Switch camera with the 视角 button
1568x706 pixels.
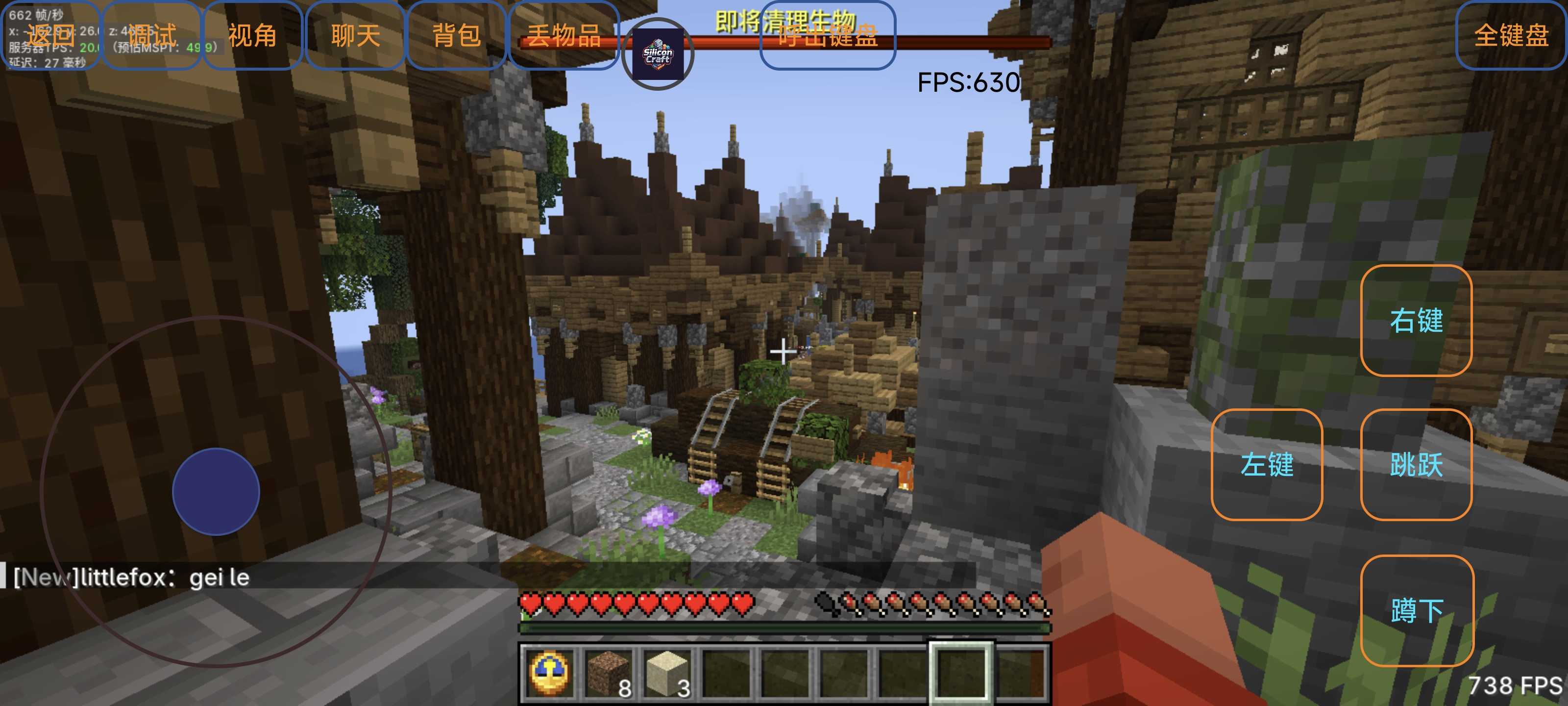point(253,35)
